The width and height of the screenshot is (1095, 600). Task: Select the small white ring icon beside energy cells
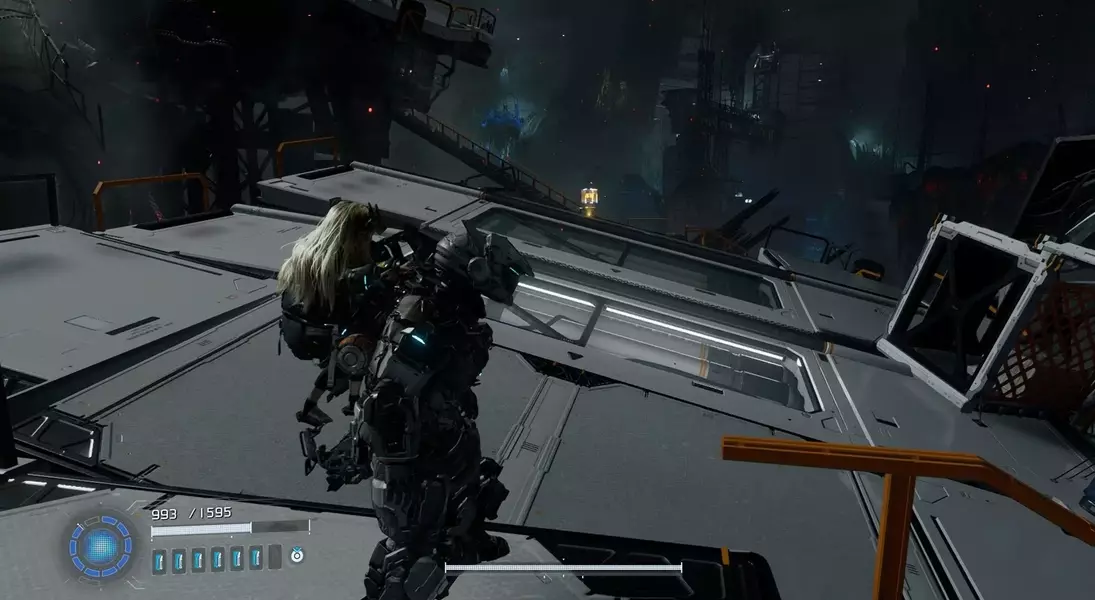click(296, 555)
